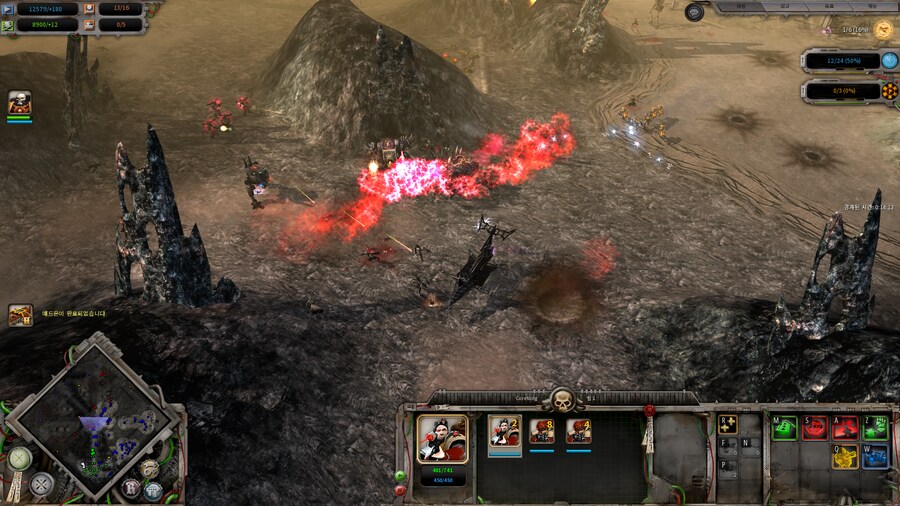900x506 pixels.
Task: Select the squad card numbered 4
Action: pos(578,432)
